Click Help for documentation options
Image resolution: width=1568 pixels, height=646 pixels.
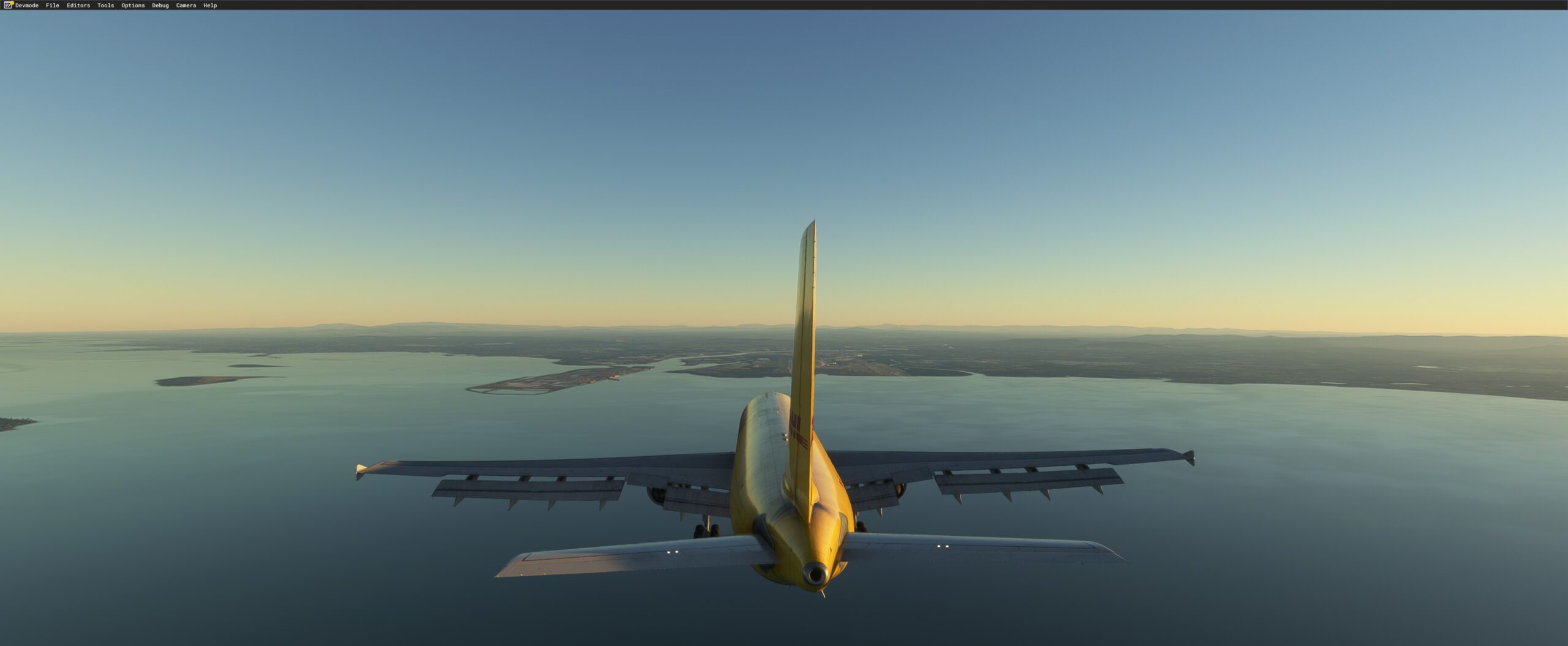point(211,5)
